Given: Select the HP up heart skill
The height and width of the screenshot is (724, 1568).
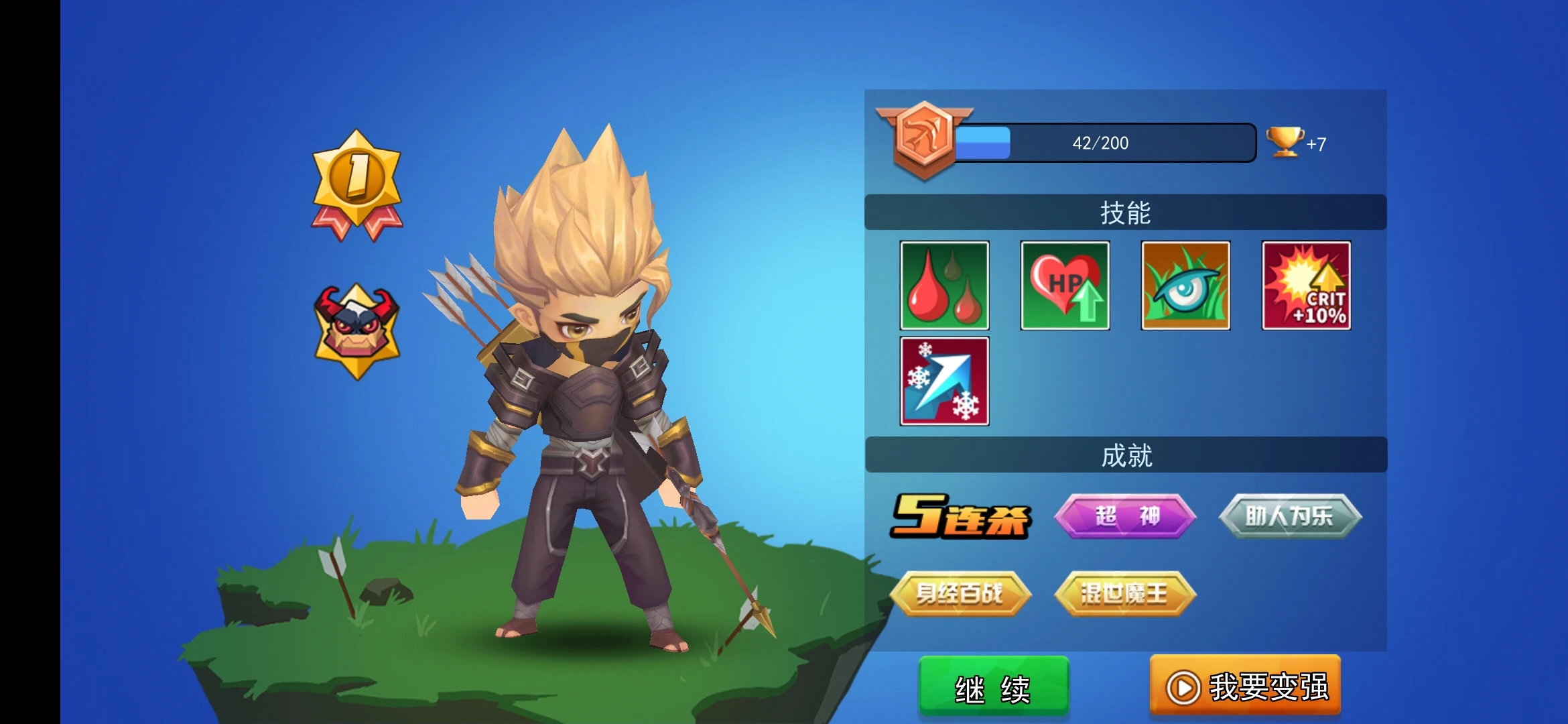Looking at the screenshot, I should pyautogui.click(x=1065, y=286).
